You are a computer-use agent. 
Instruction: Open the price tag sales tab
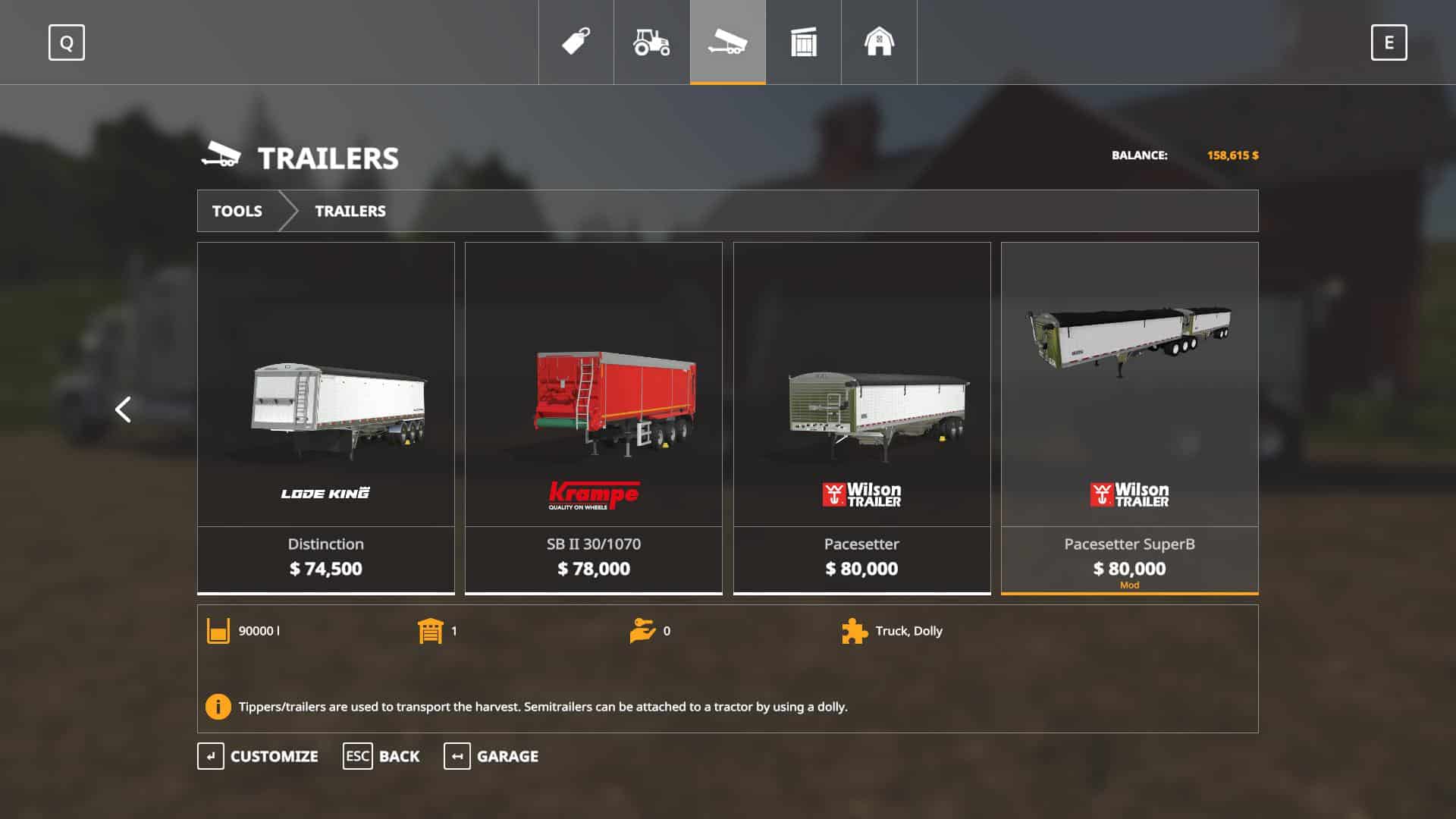point(576,42)
